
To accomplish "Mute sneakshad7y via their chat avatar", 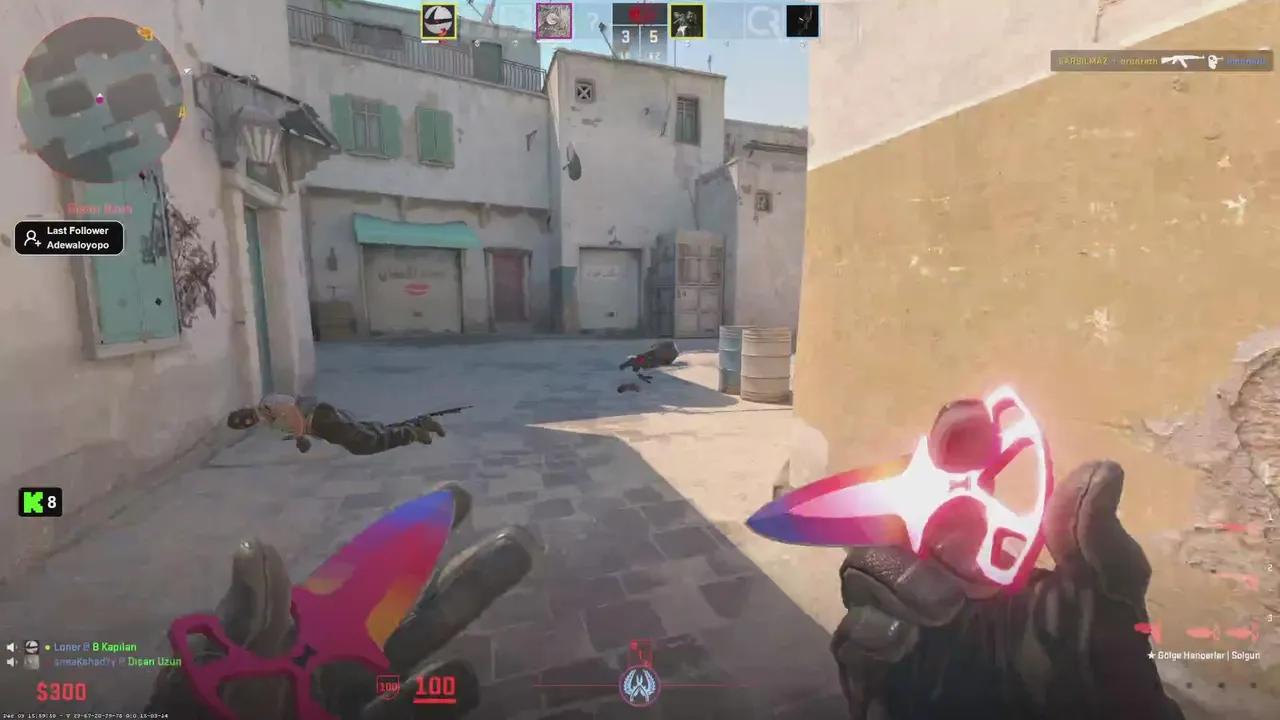I will tap(30, 663).
